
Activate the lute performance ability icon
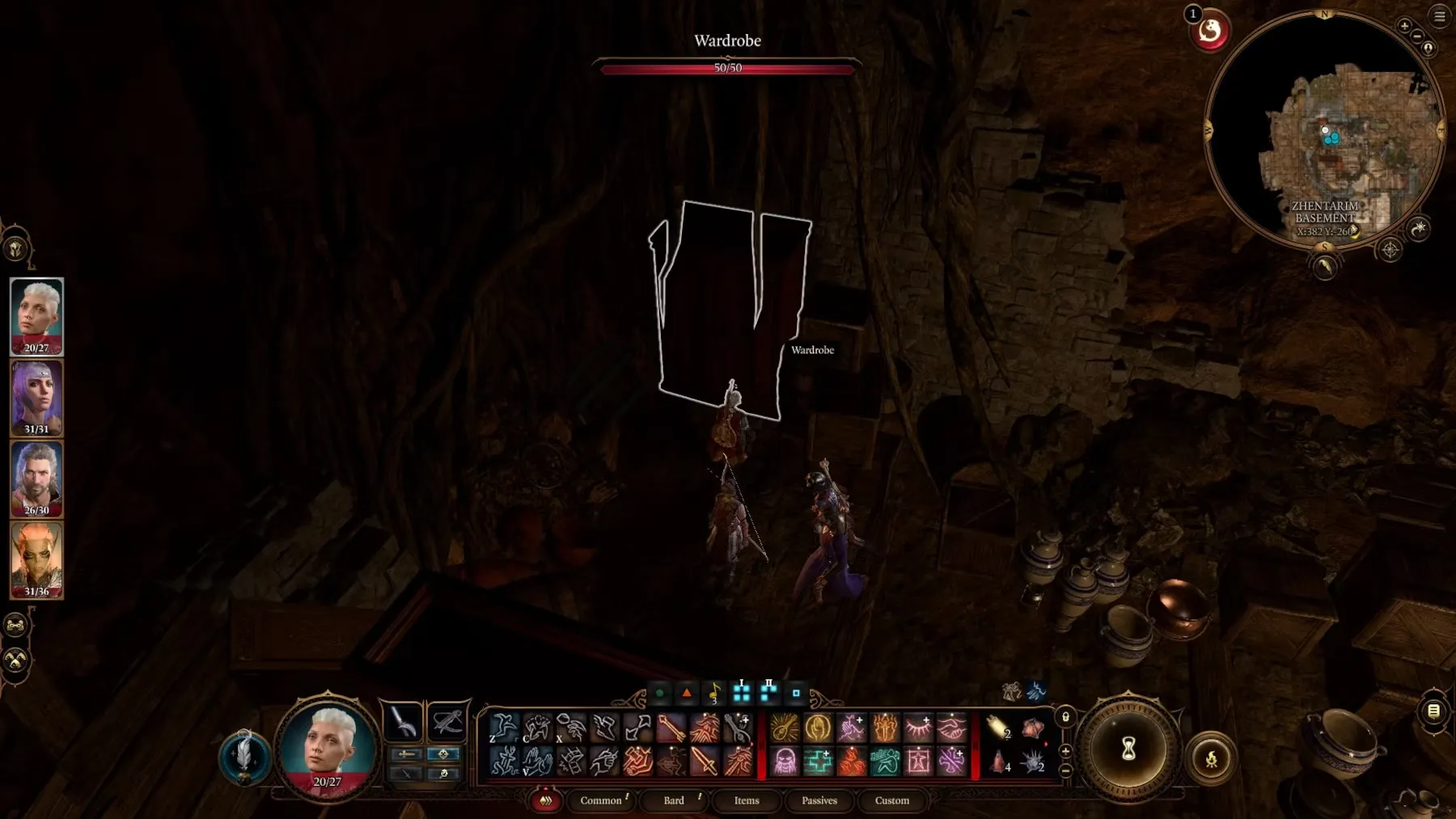(x=783, y=728)
